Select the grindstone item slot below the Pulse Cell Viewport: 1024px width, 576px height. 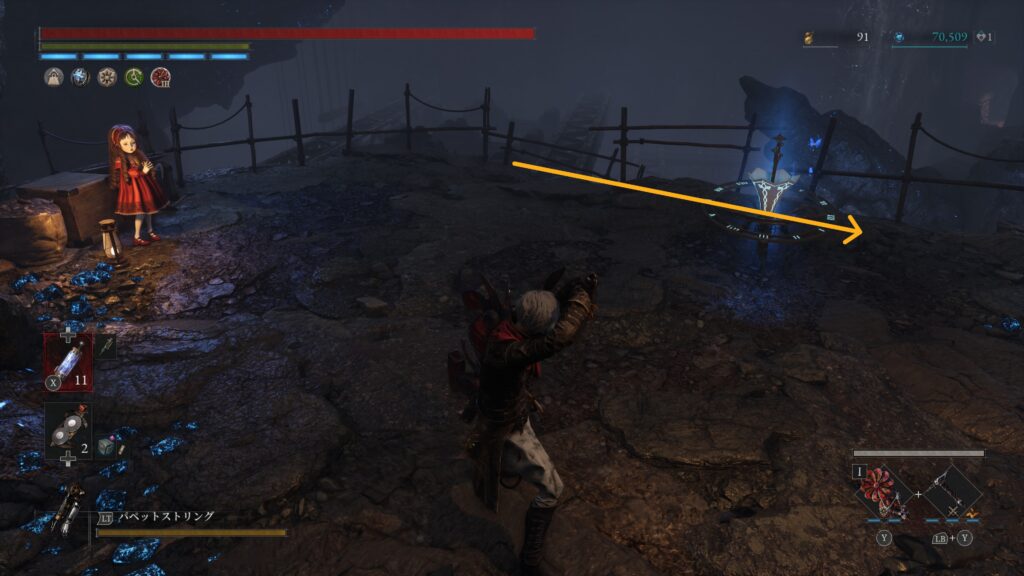click(x=67, y=426)
